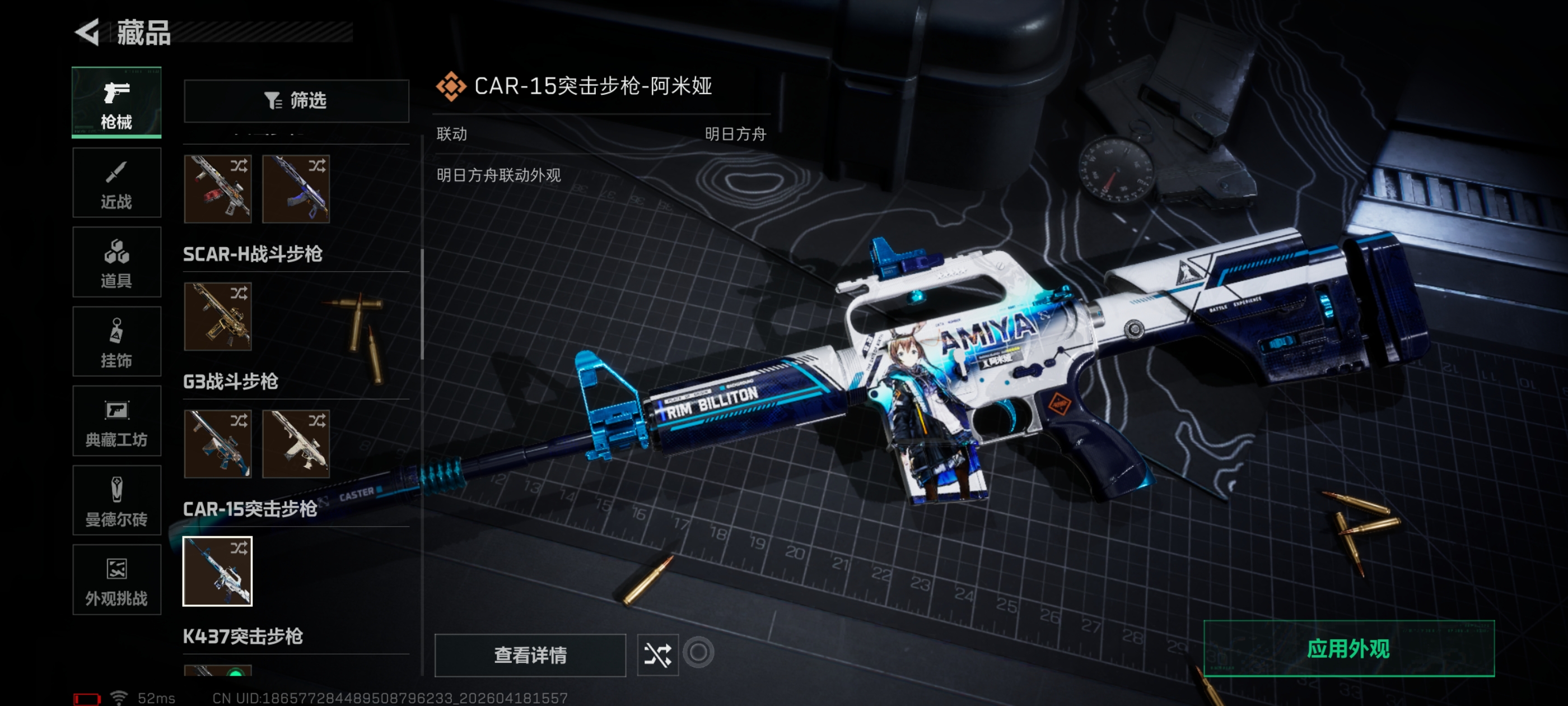Select the 道具 items tab

[x=116, y=262]
